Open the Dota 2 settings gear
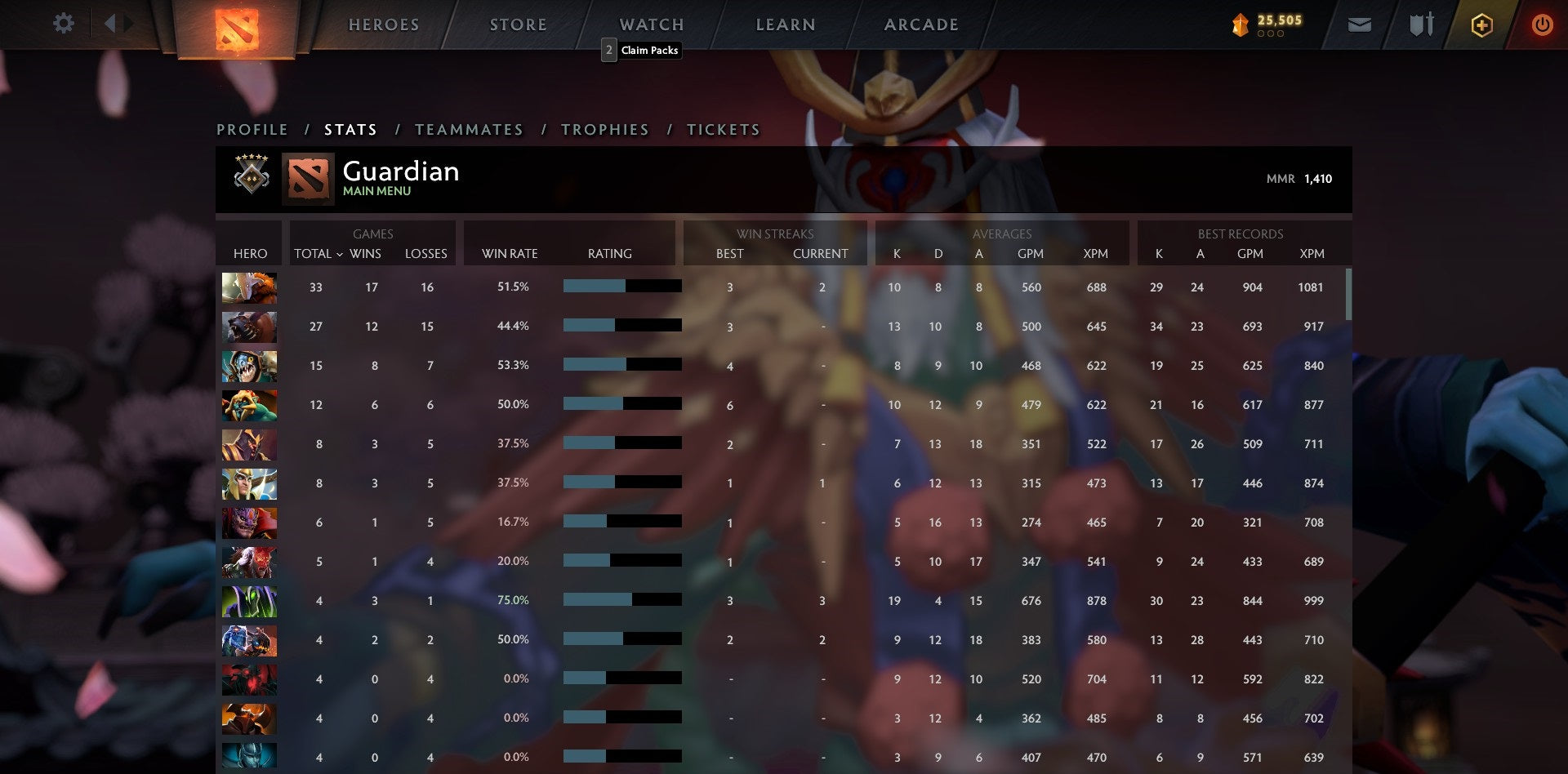 click(64, 24)
